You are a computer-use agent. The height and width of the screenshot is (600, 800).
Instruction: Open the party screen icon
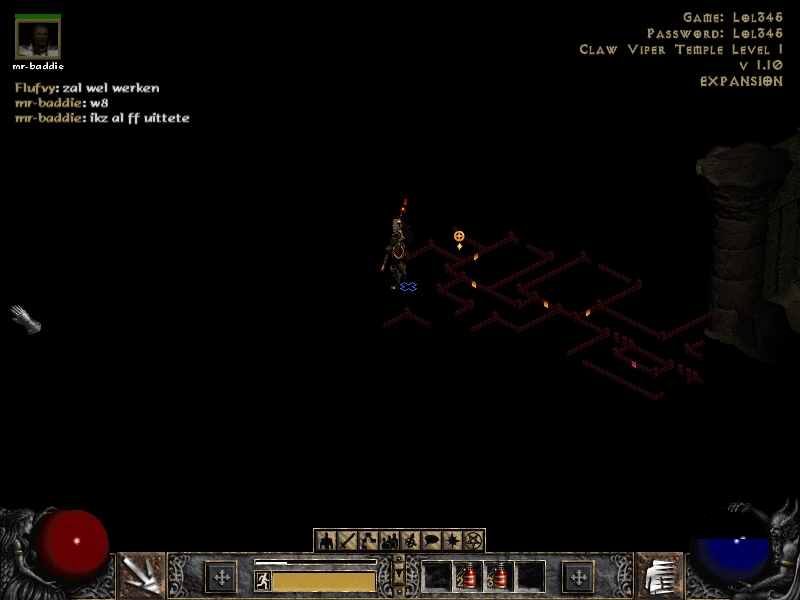tap(389, 541)
